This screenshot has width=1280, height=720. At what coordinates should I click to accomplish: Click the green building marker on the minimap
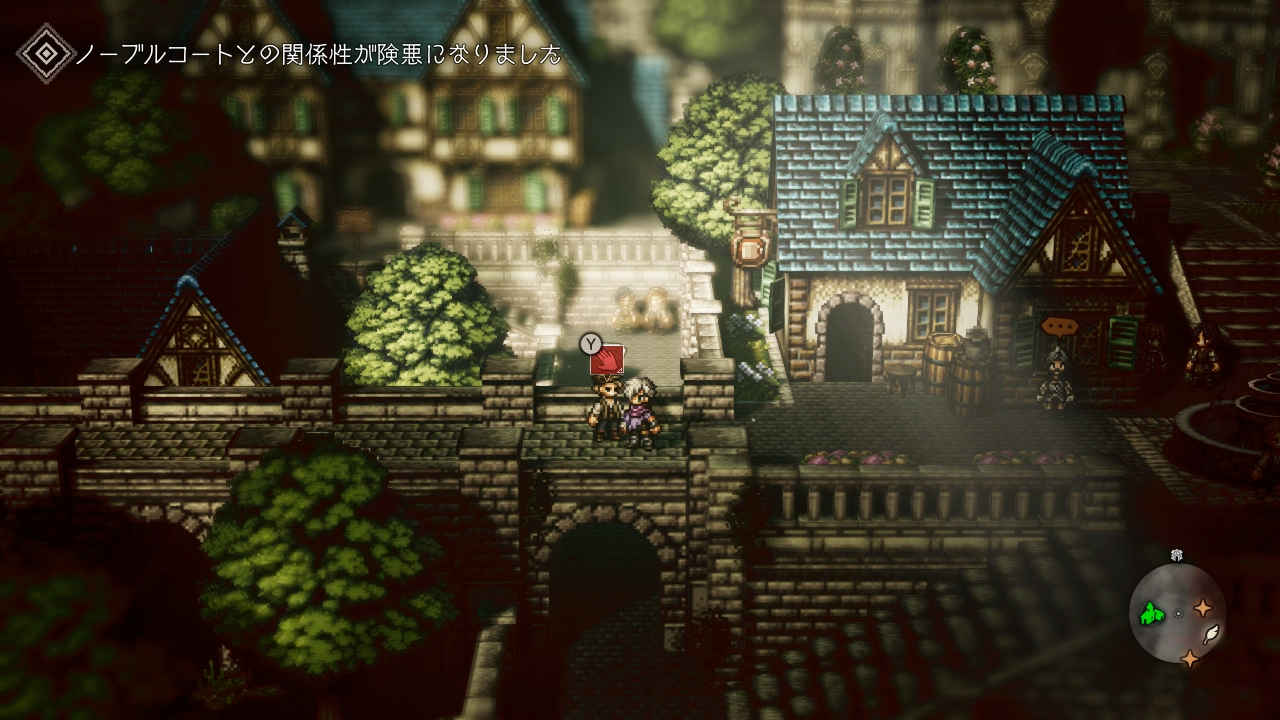click(1153, 612)
